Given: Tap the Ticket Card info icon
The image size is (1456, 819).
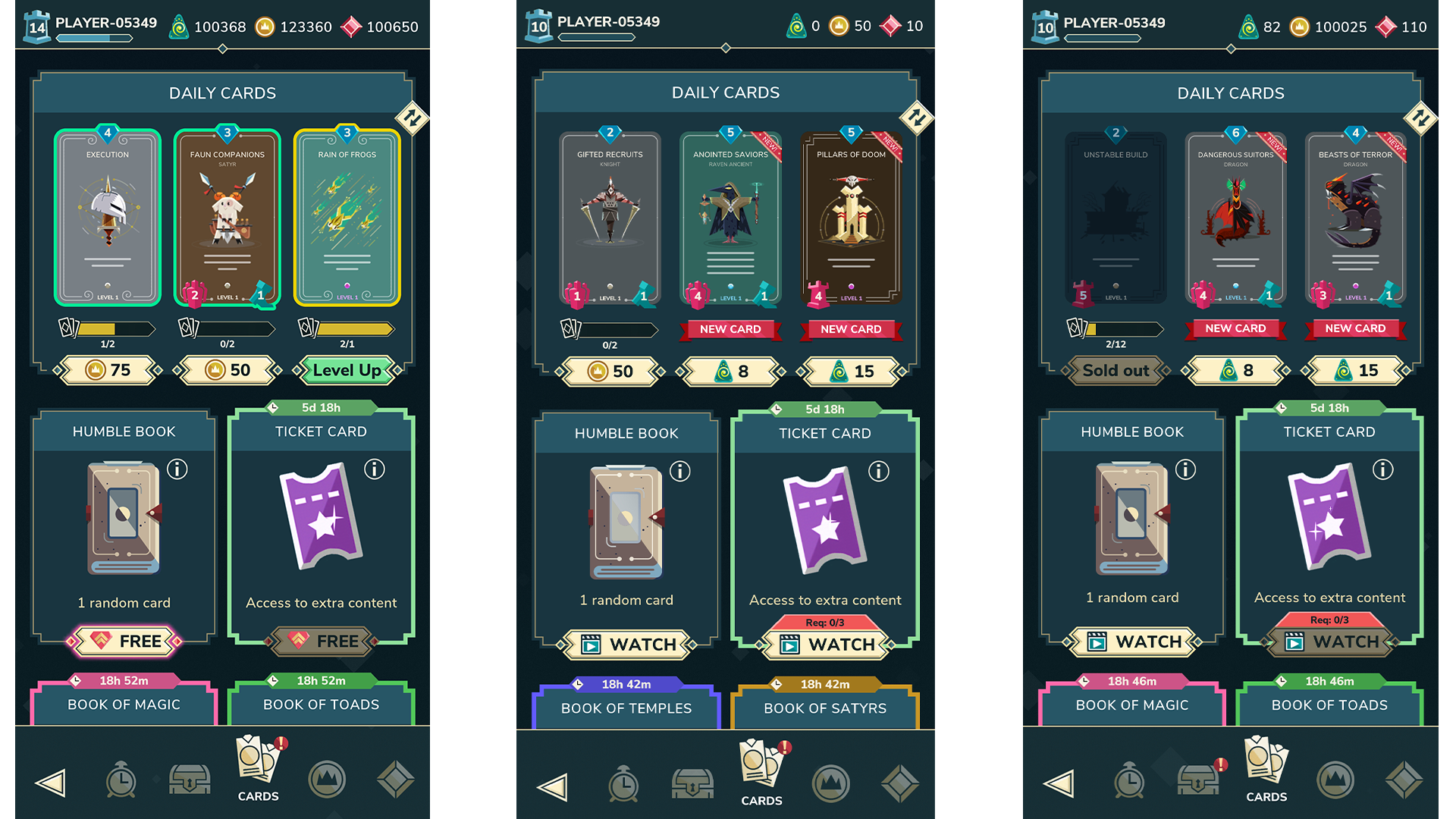Looking at the screenshot, I should click(375, 469).
